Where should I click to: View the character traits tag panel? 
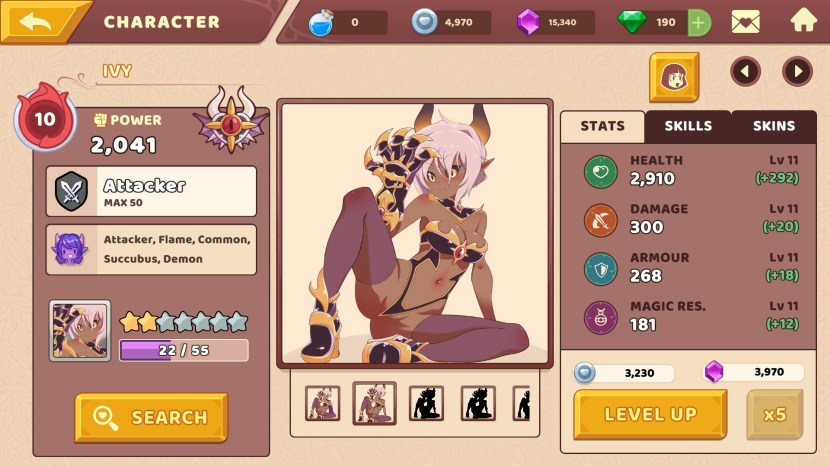click(151, 249)
